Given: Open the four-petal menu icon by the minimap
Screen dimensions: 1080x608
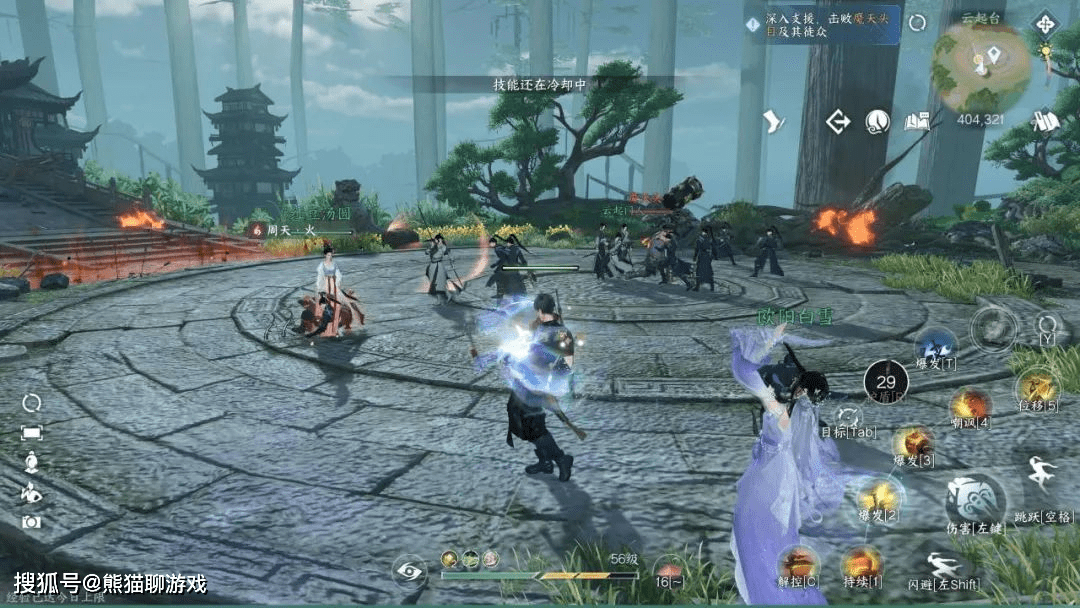Looking at the screenshot, I should [x=1045, y=22].
